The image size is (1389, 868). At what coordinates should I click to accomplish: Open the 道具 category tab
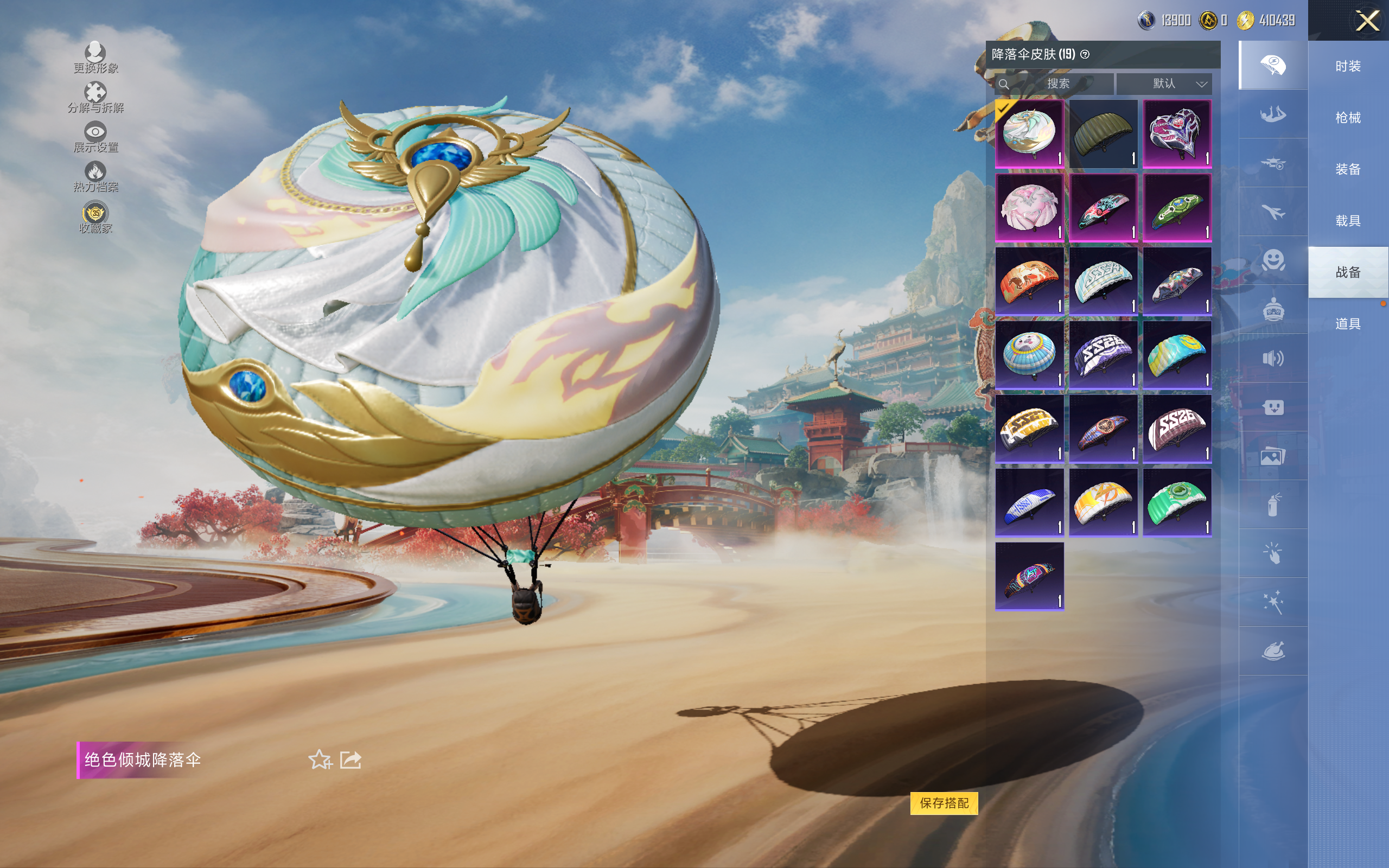point(1348,324)
